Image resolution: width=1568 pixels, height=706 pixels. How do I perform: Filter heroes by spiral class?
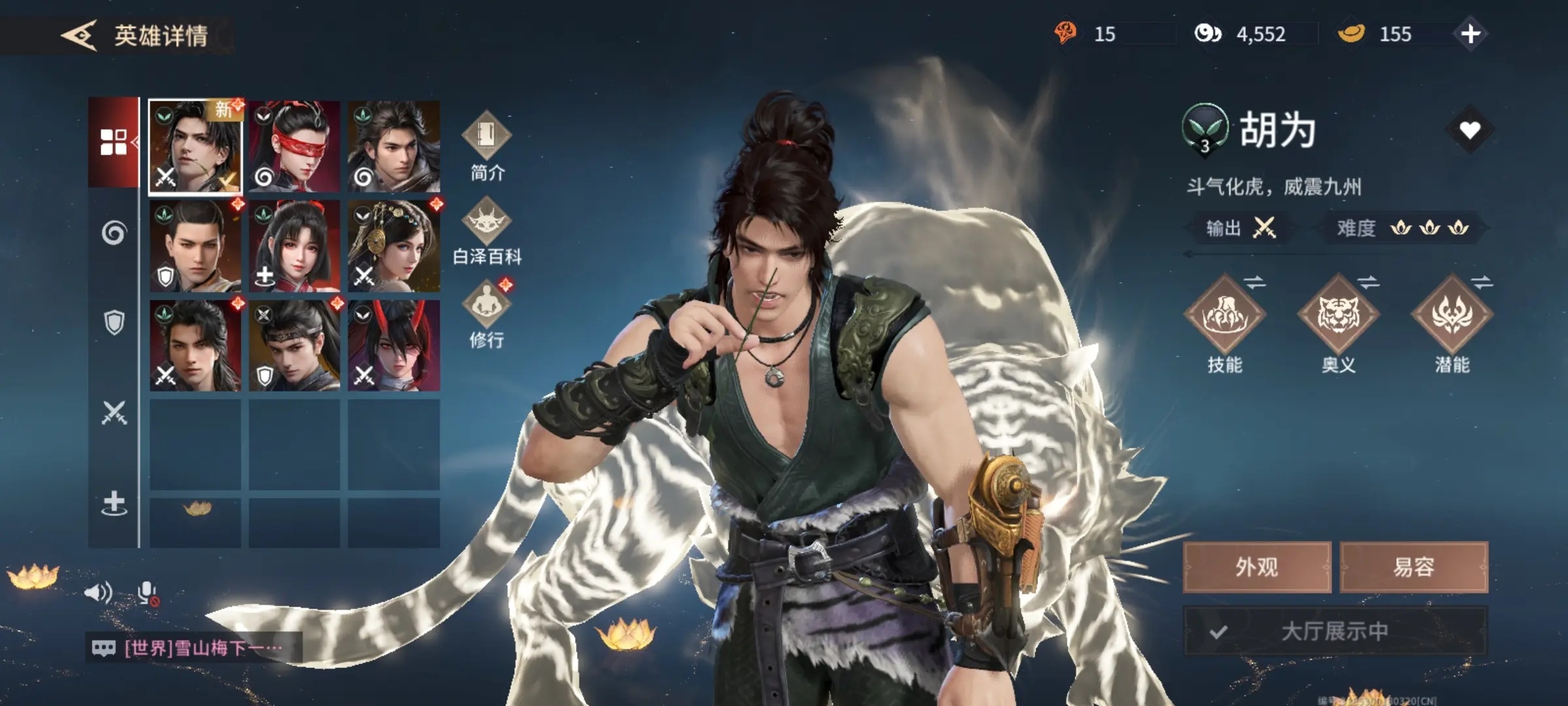(114, 233)
